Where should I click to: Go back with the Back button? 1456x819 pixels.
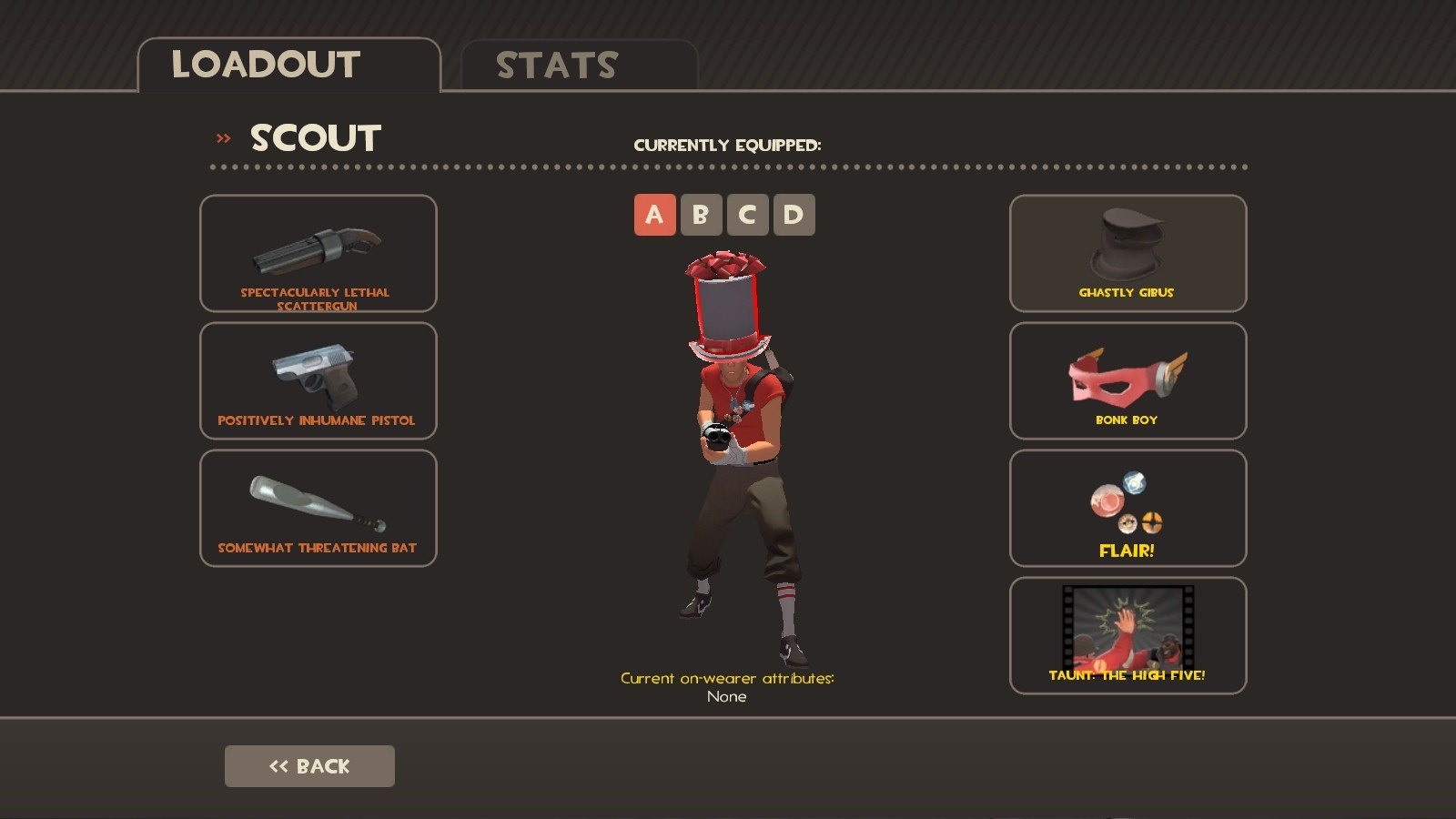[x=309, y=766]
